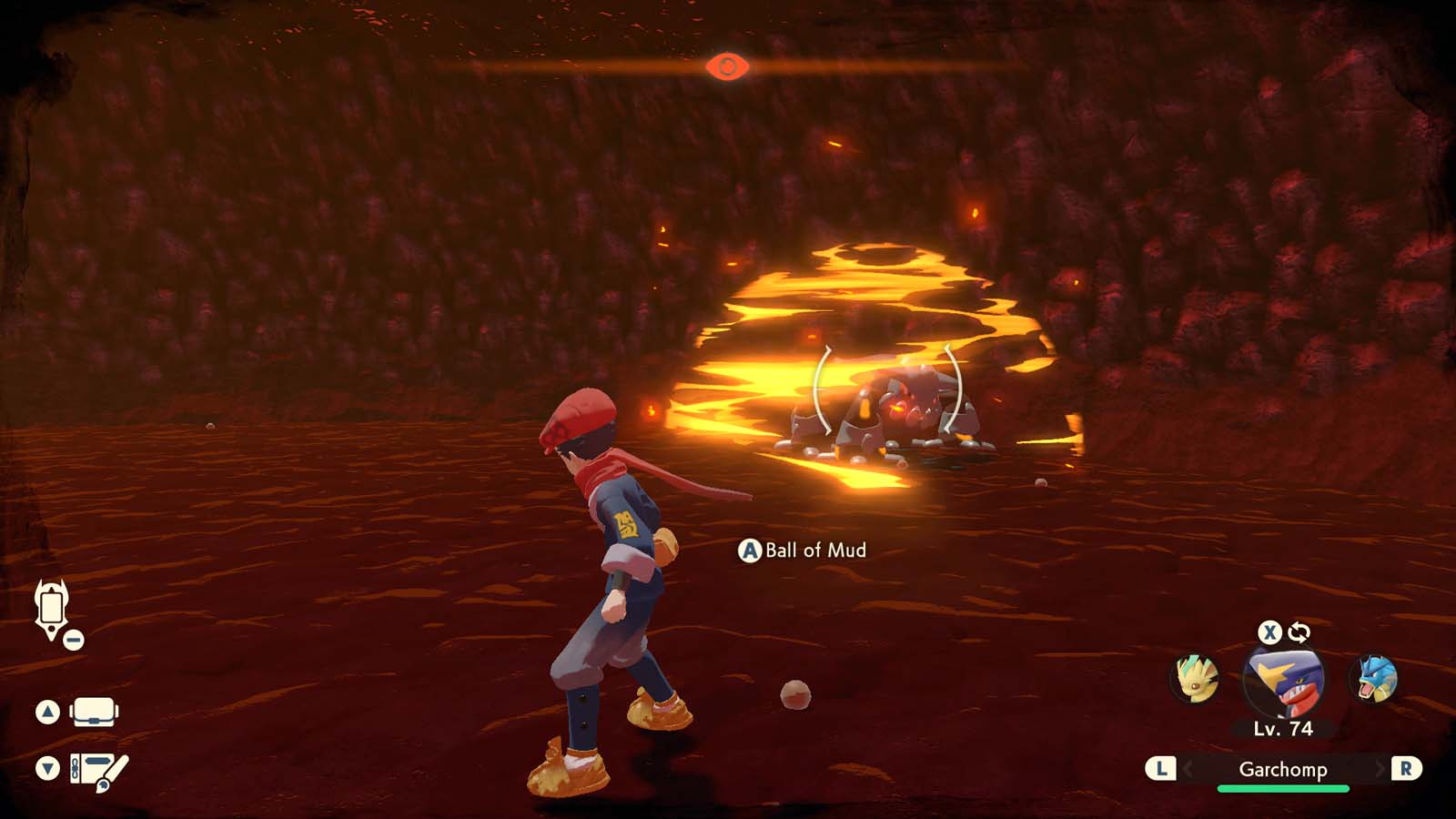Click the right arrow beside Garchomp's name

(1380, 770)
